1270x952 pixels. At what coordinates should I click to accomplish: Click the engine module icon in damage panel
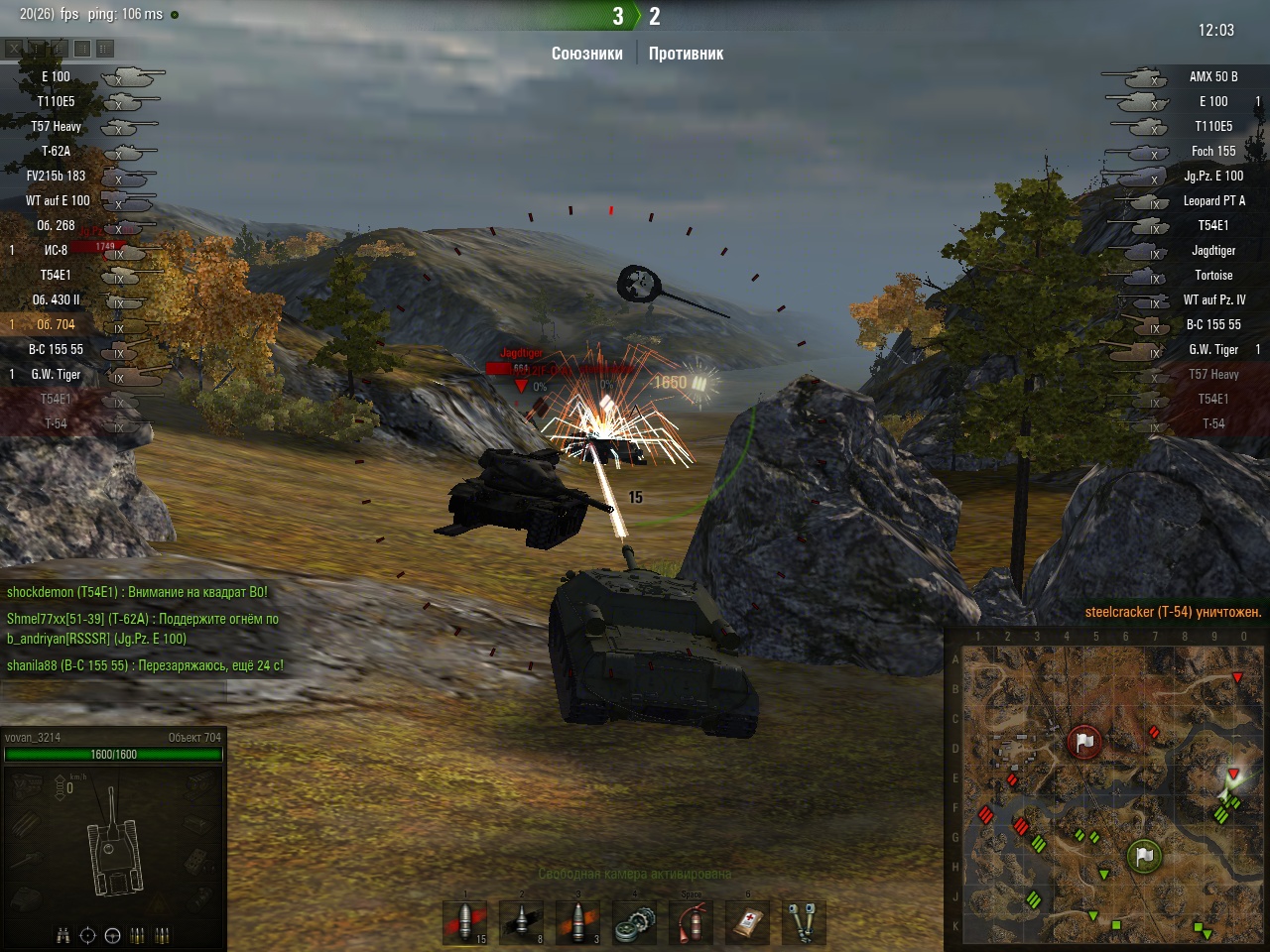[27, 788]
